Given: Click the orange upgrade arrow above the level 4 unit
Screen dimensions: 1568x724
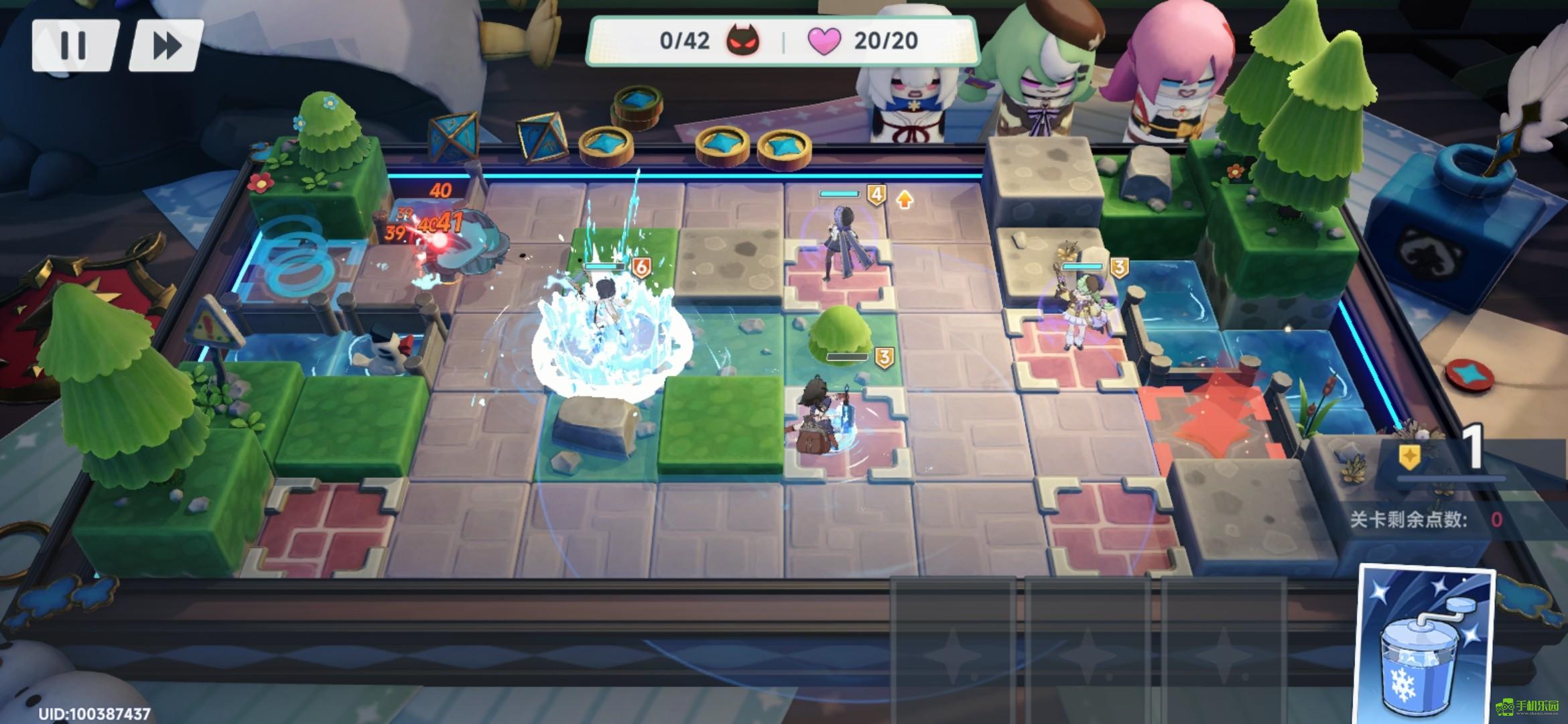Looking at the screenshot, I should click(905, 198).
